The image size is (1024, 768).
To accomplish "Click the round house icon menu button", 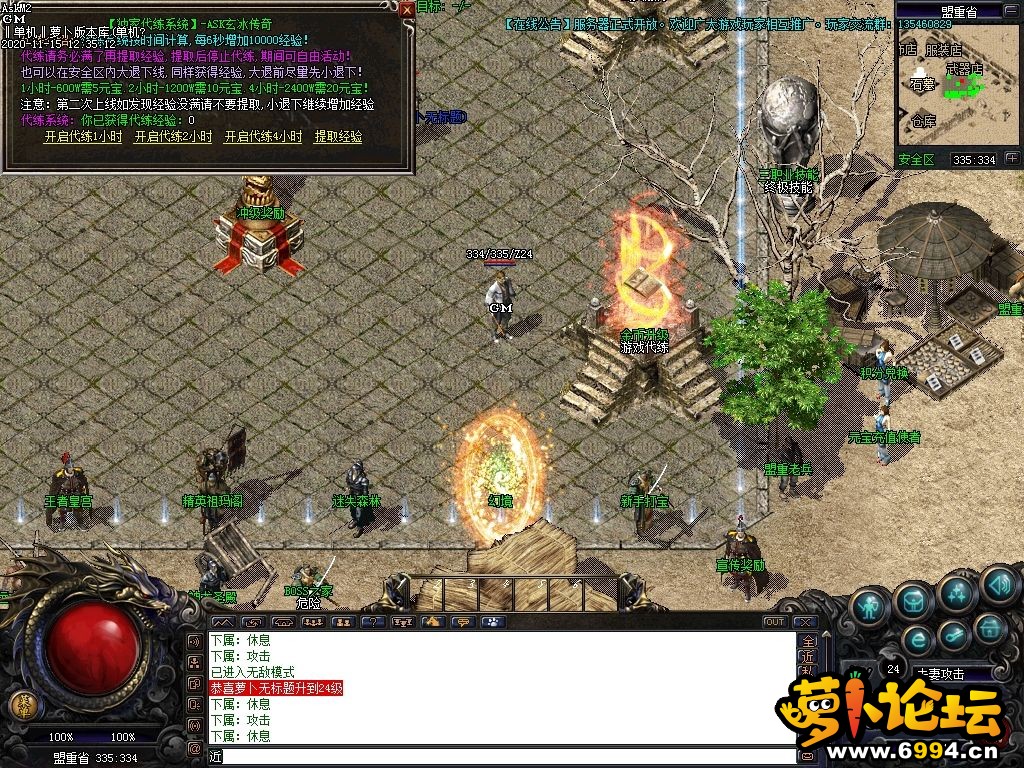I will coord(990,630).
